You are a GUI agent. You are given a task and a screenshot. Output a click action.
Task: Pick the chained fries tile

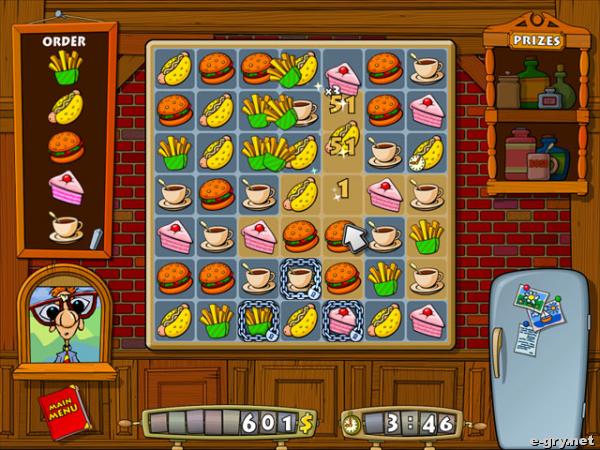tap(258, 320)
